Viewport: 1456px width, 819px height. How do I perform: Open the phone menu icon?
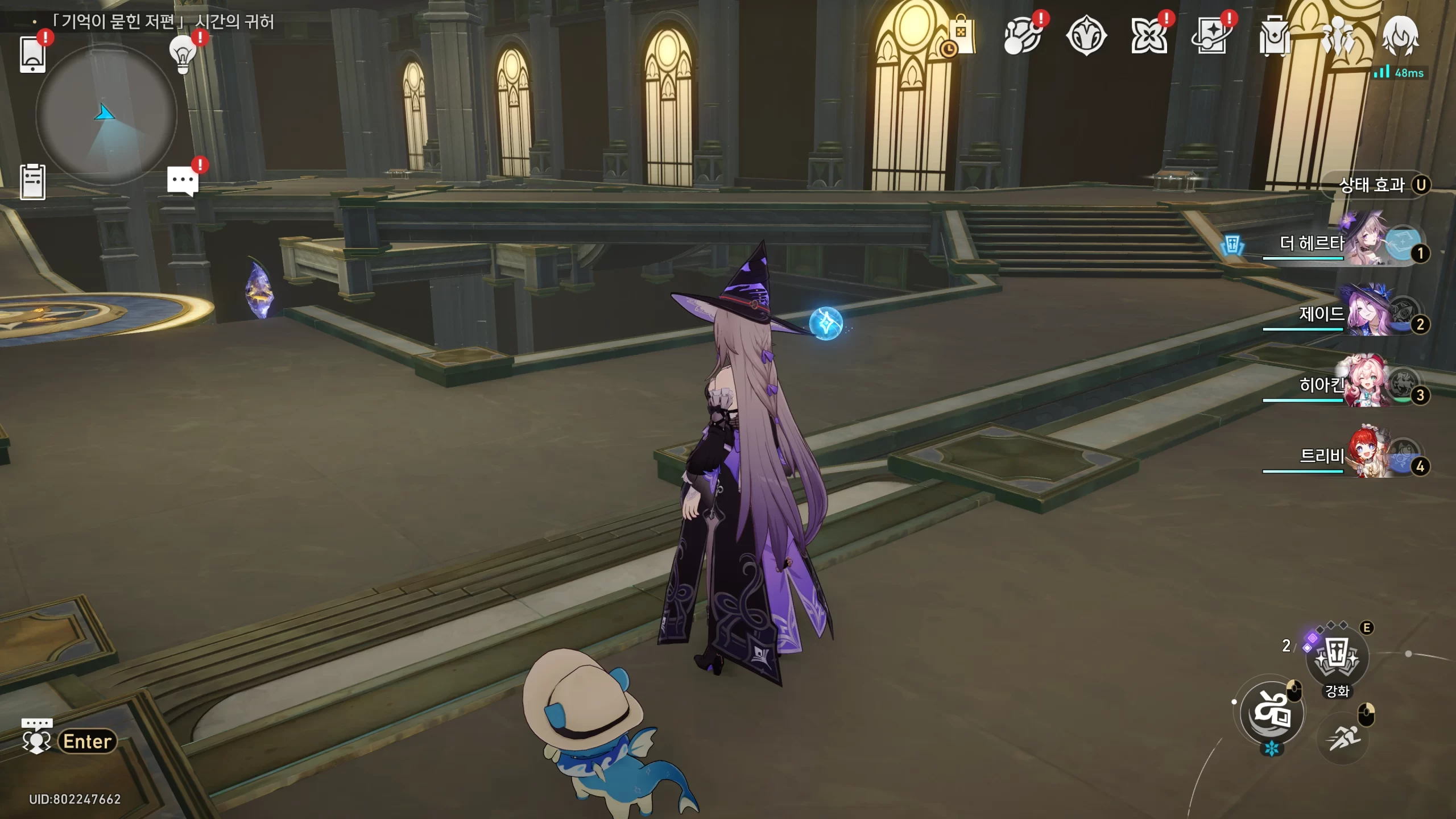(x=32, y=55)
